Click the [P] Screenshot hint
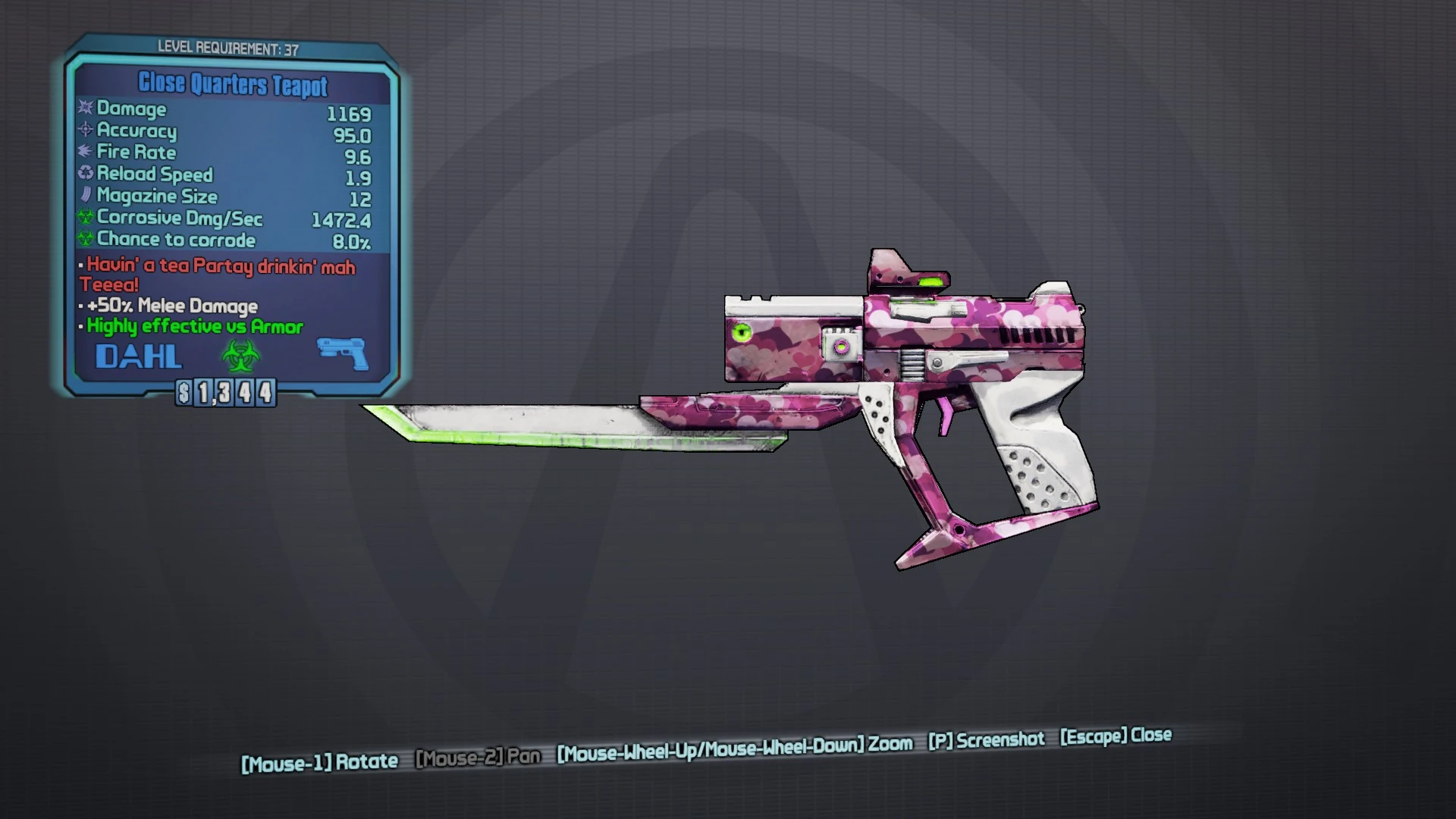The width and height of the screenshot is (1456, 819). click(987, 739)
